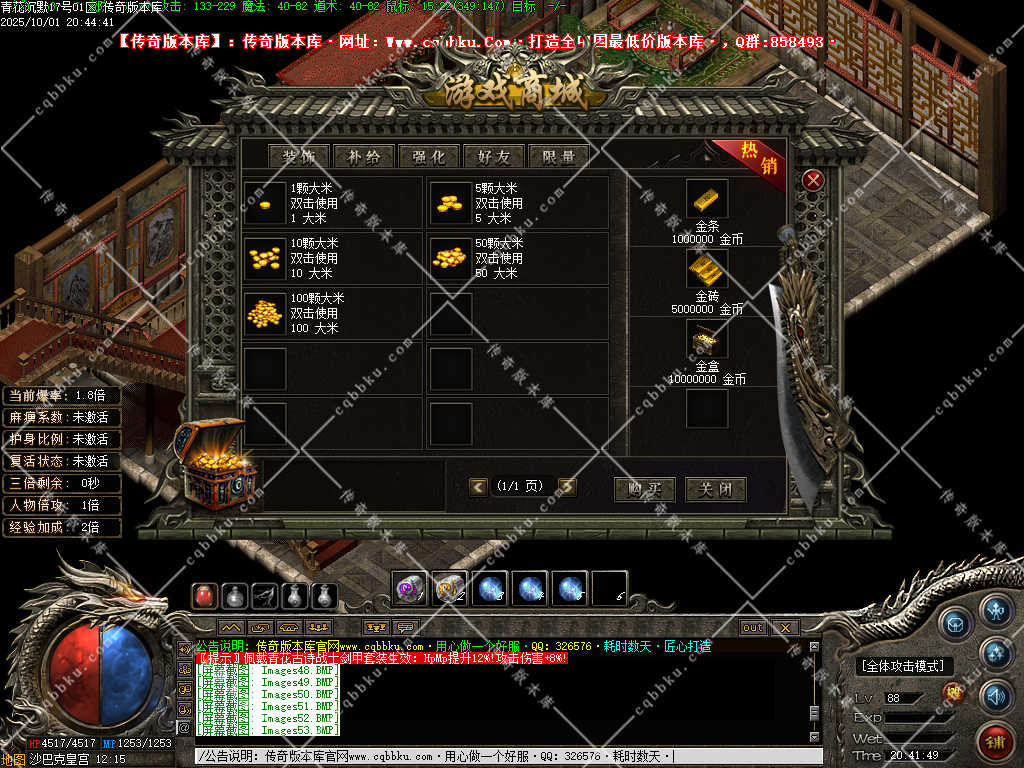Pick the 50颗大米 shop entry
This screenshot has height=768, width=1024.
coord(449,258)
